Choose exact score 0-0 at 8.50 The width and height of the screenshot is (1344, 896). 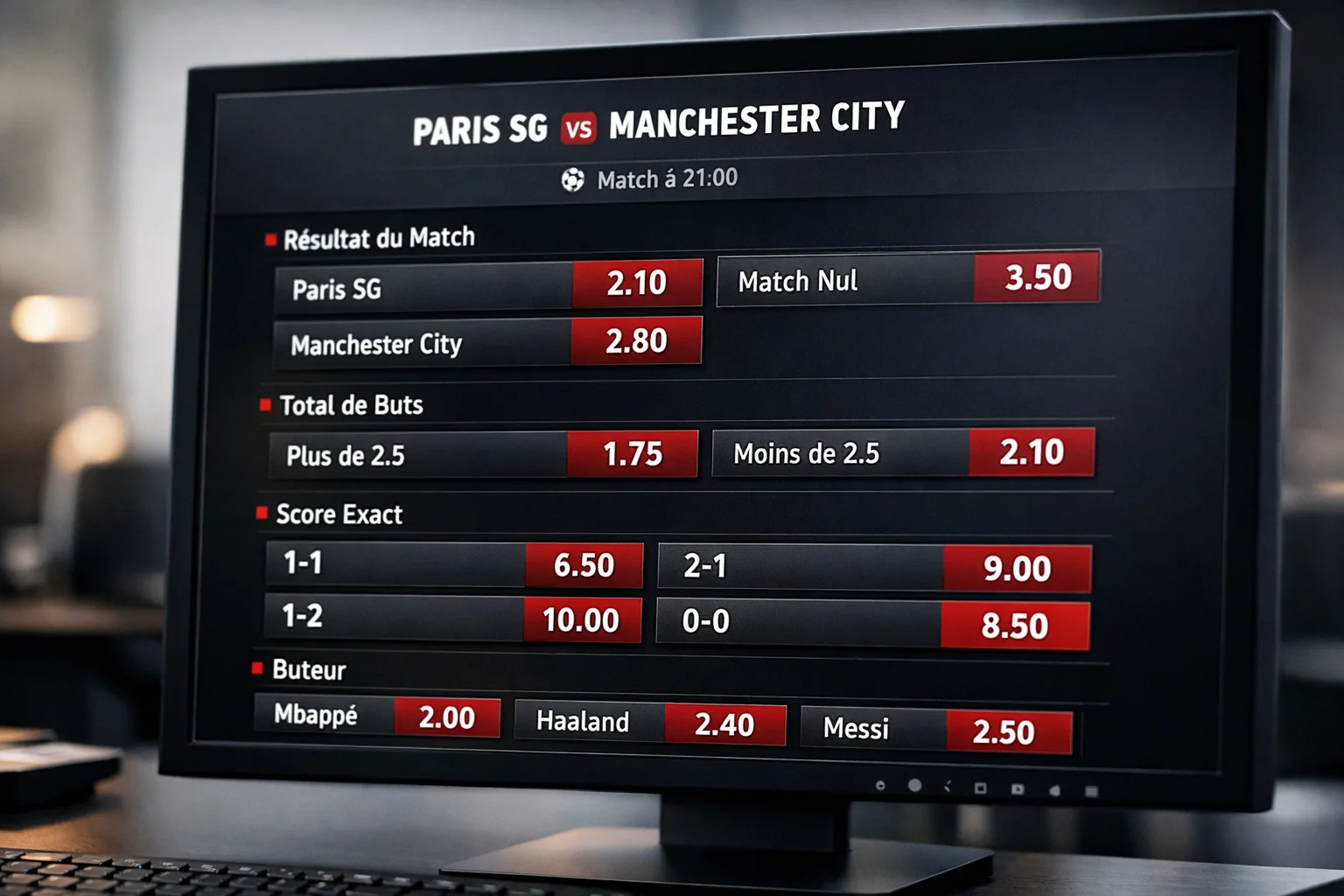coord(1014,626)
